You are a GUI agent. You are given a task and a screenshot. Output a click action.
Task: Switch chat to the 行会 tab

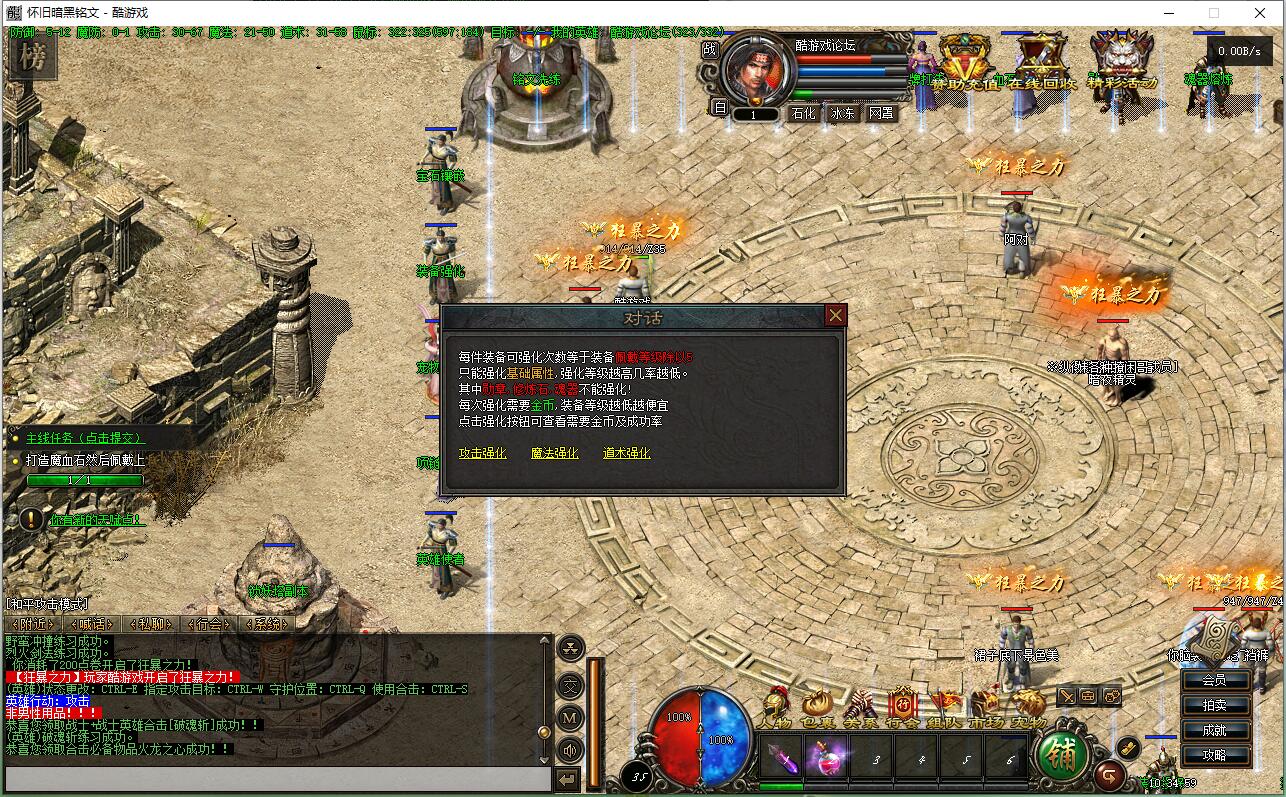coord(210,623)
